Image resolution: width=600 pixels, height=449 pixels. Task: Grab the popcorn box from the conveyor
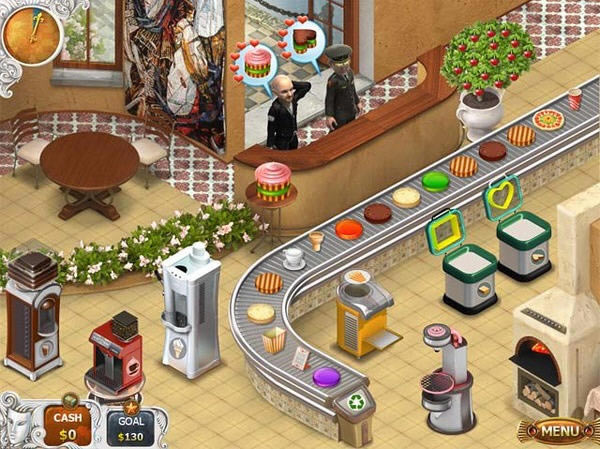tap(273, 341)
